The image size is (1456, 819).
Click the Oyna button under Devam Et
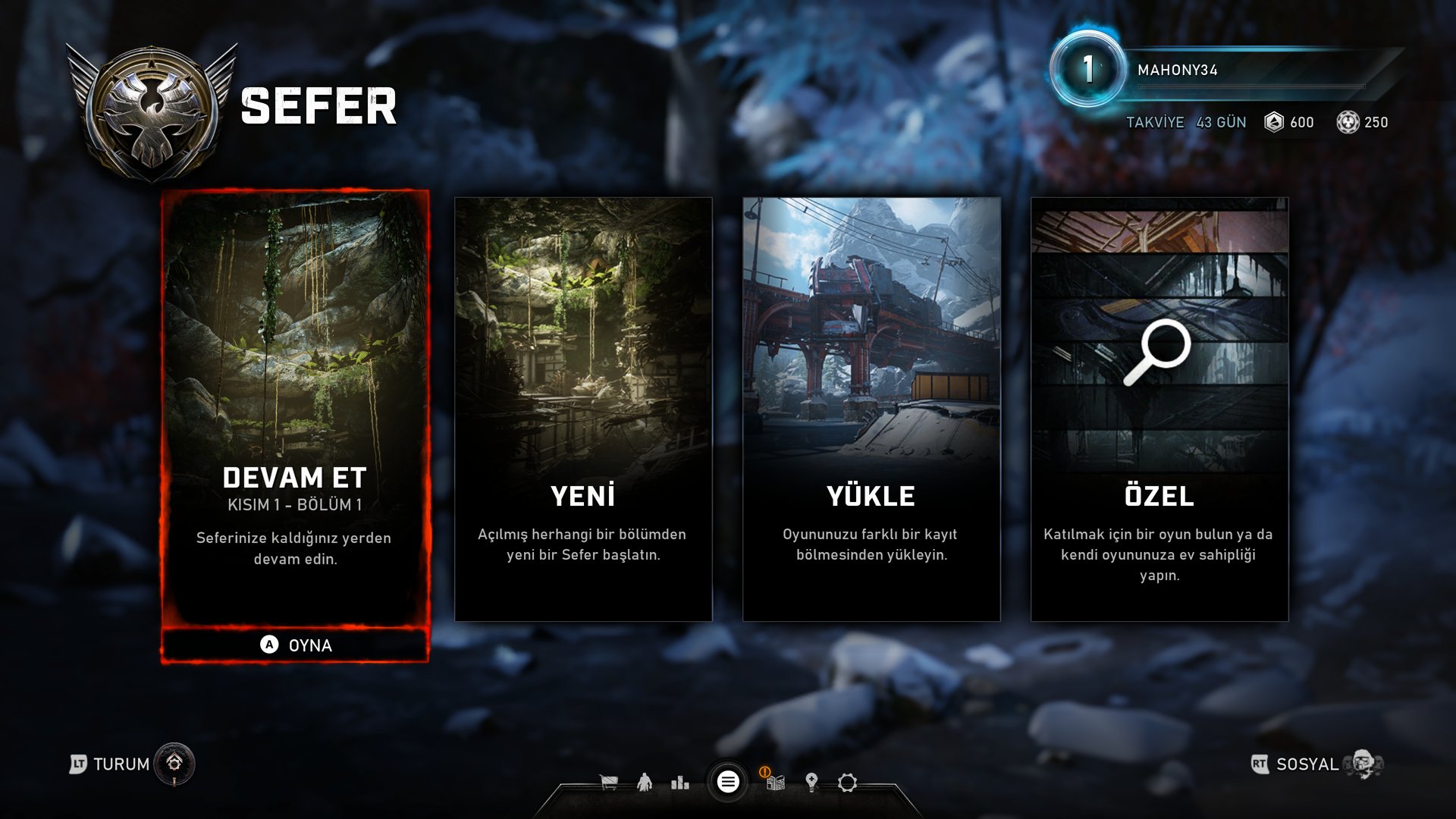(x=295, y=645)
